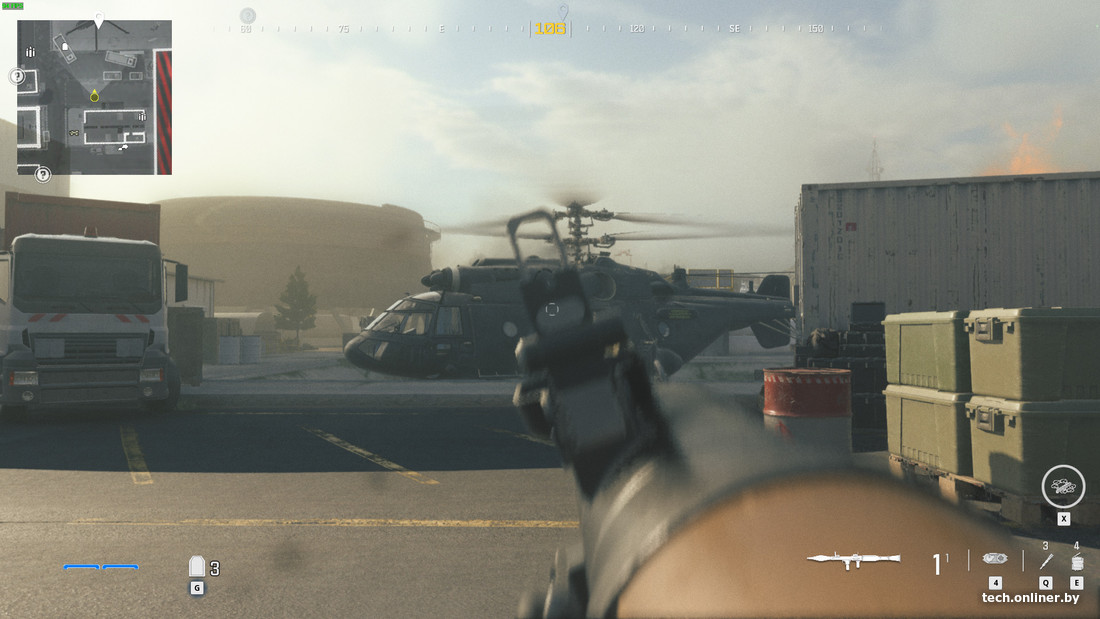Choose the killstreak icon beside the ammo count
1100x619 pixels.
pyautogui.click(x=995, y=559)
